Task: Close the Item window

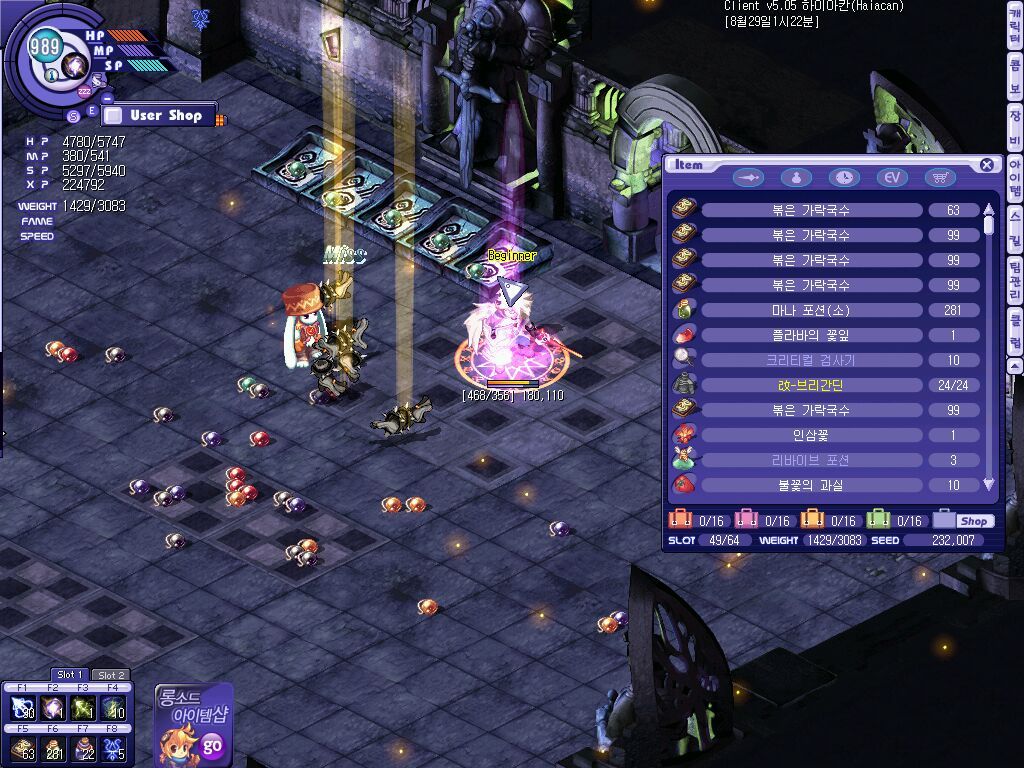Action: [x=987, y=165]
